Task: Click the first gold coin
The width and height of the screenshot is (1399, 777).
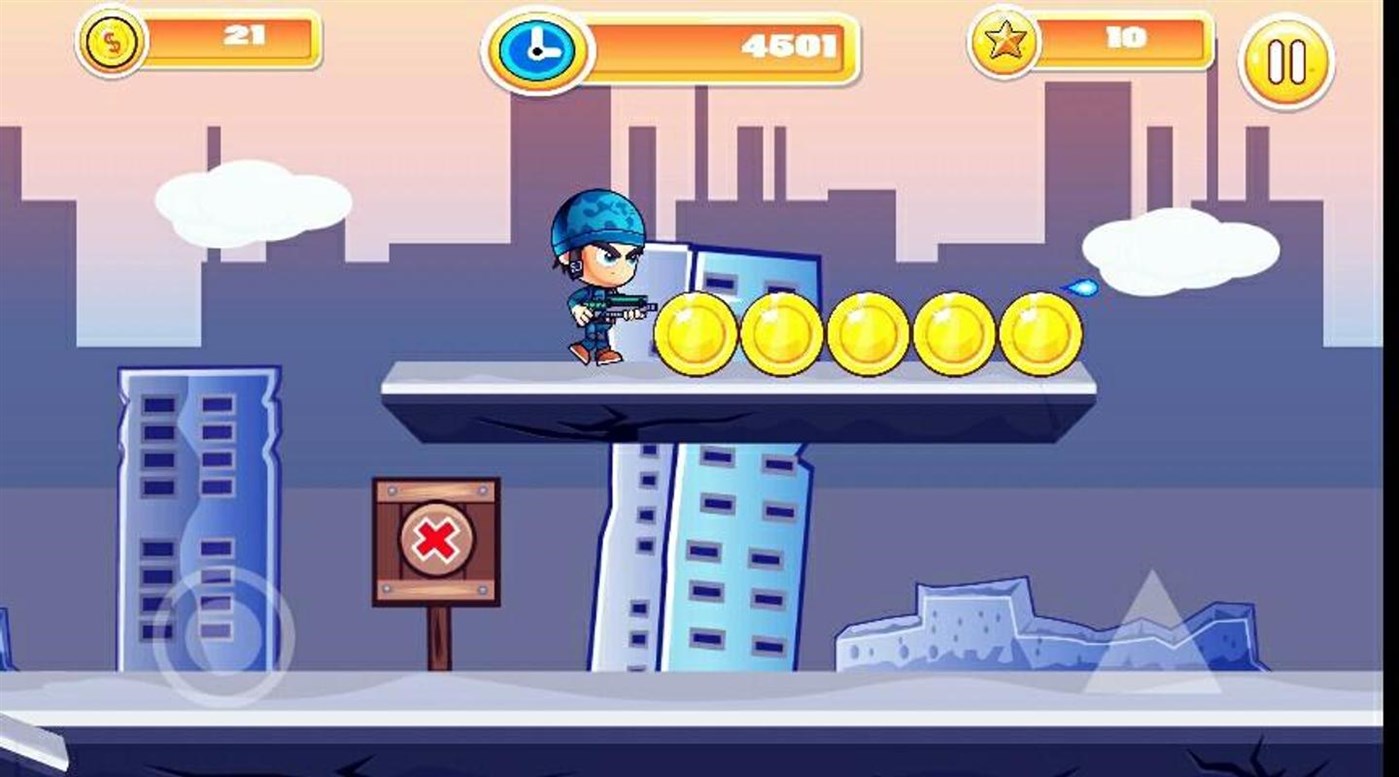Action: click(x=695, y=330)
